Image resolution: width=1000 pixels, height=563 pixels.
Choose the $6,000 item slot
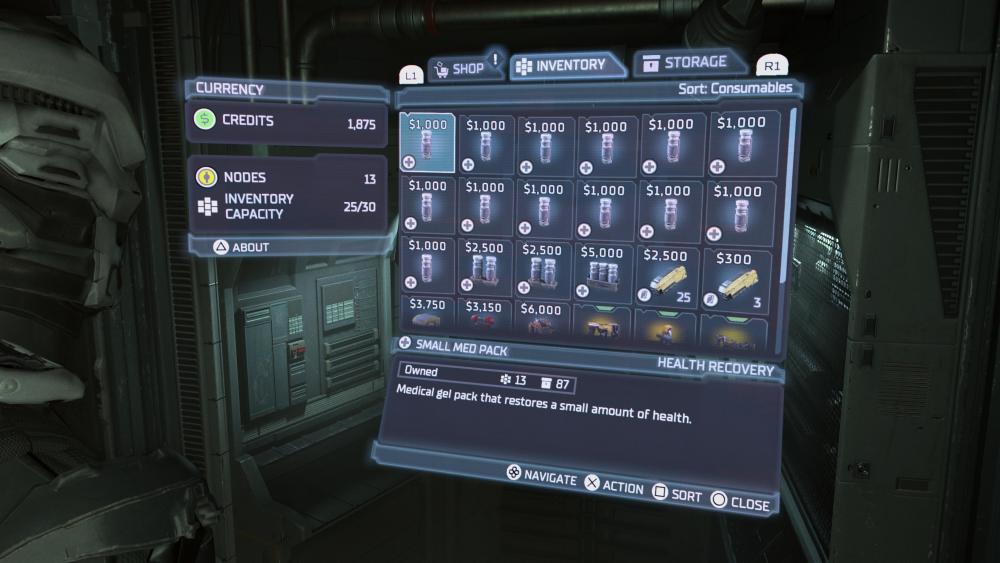click(x=544, y=318)
